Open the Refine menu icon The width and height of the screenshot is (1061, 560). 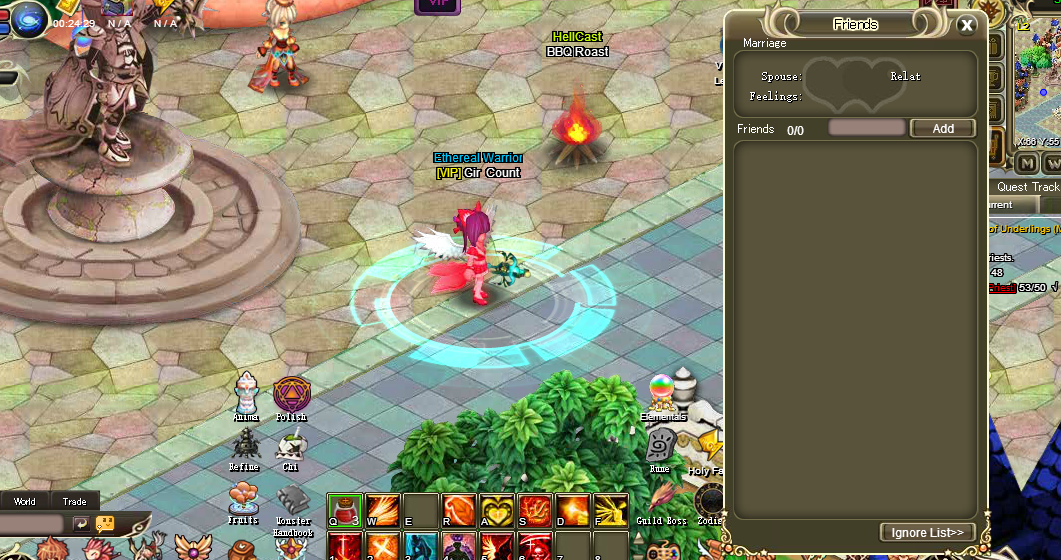point(246,444)
